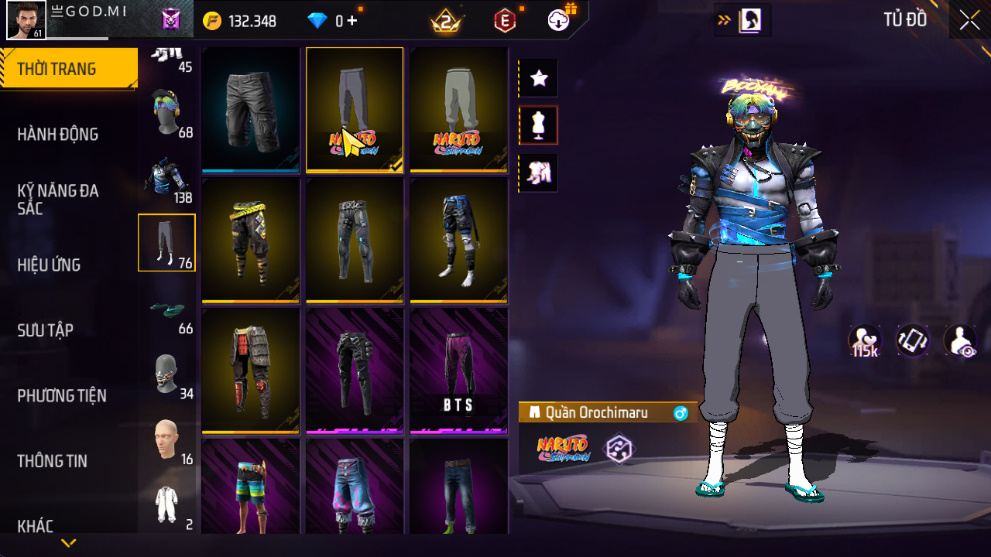The height and width of the screenshot is (557, 991).
Task: Click the mannequin outfit filter icon
Action: click(x=538, y=125)
